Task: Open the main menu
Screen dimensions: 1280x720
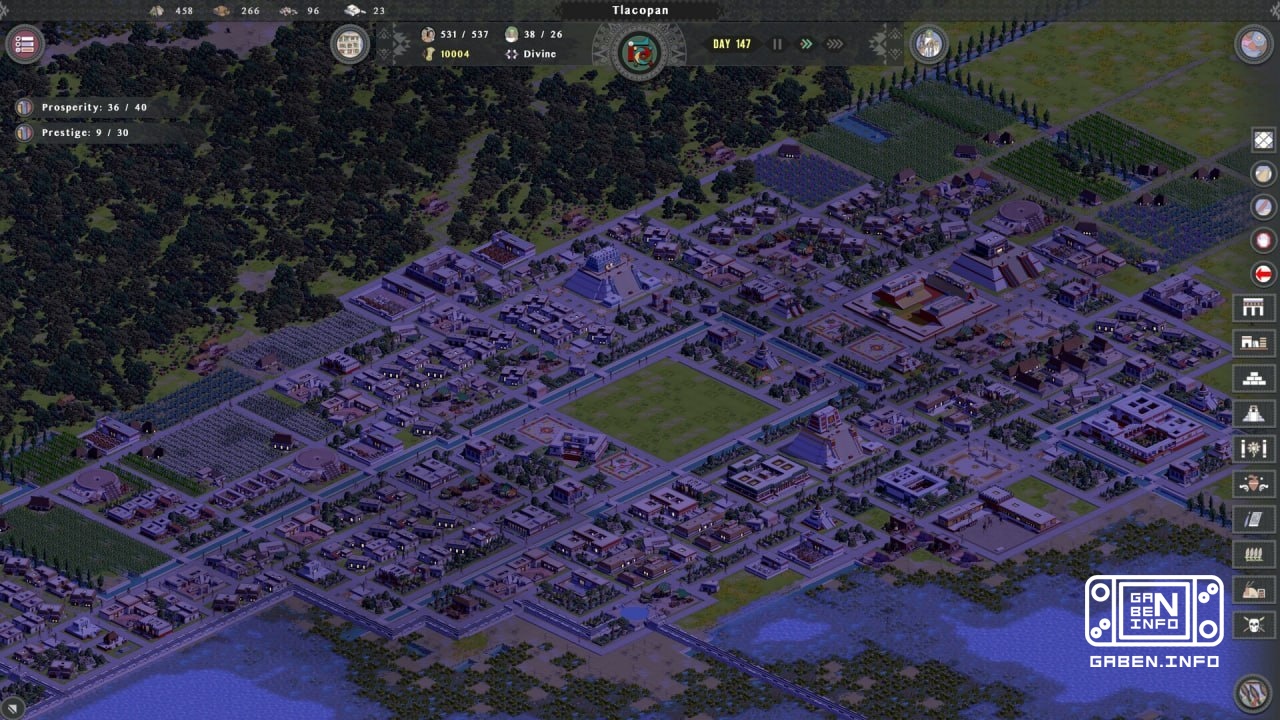Action: click(24, 44)
